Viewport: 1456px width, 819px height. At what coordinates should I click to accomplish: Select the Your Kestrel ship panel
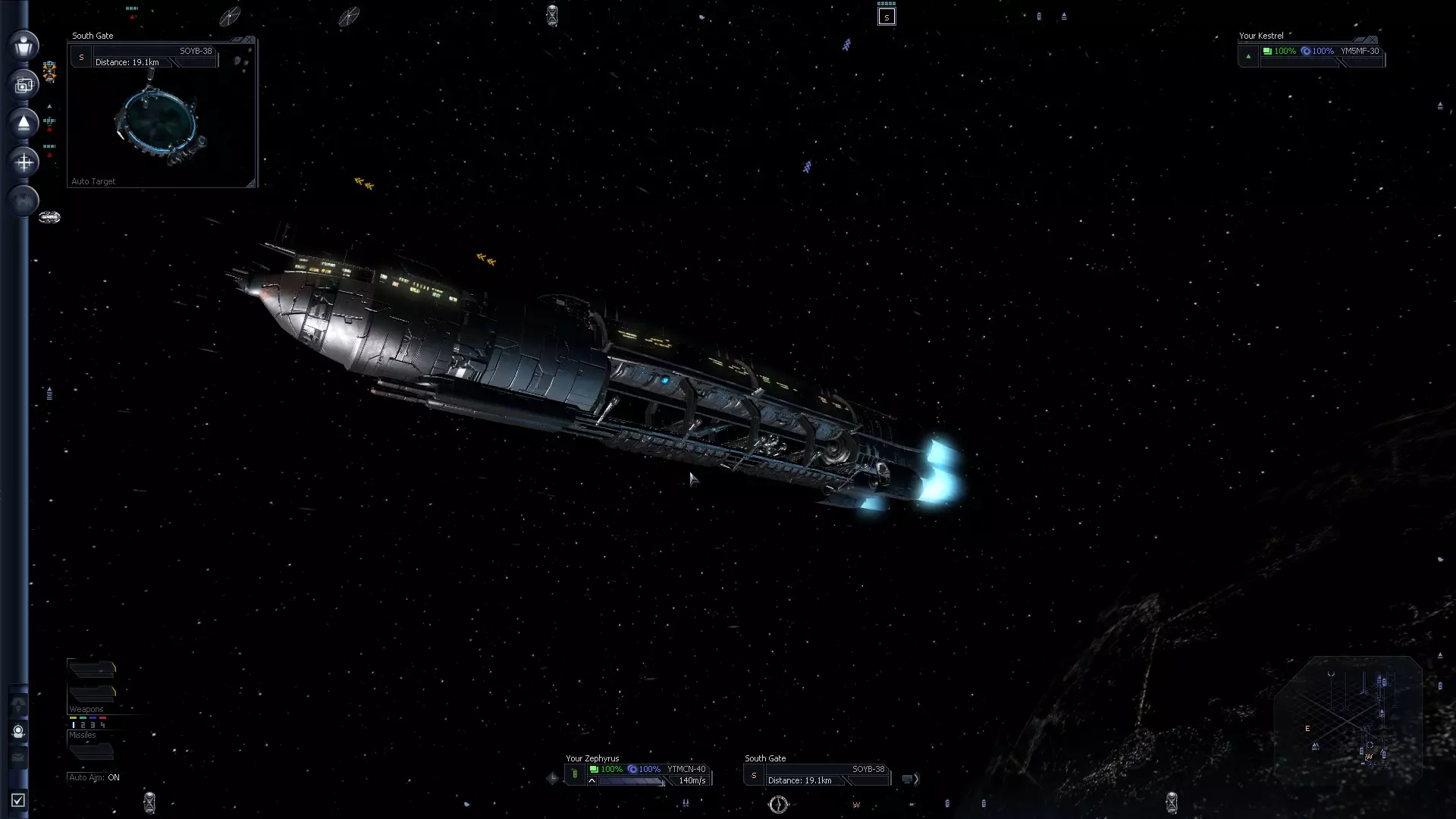(x=1312, y=52)
